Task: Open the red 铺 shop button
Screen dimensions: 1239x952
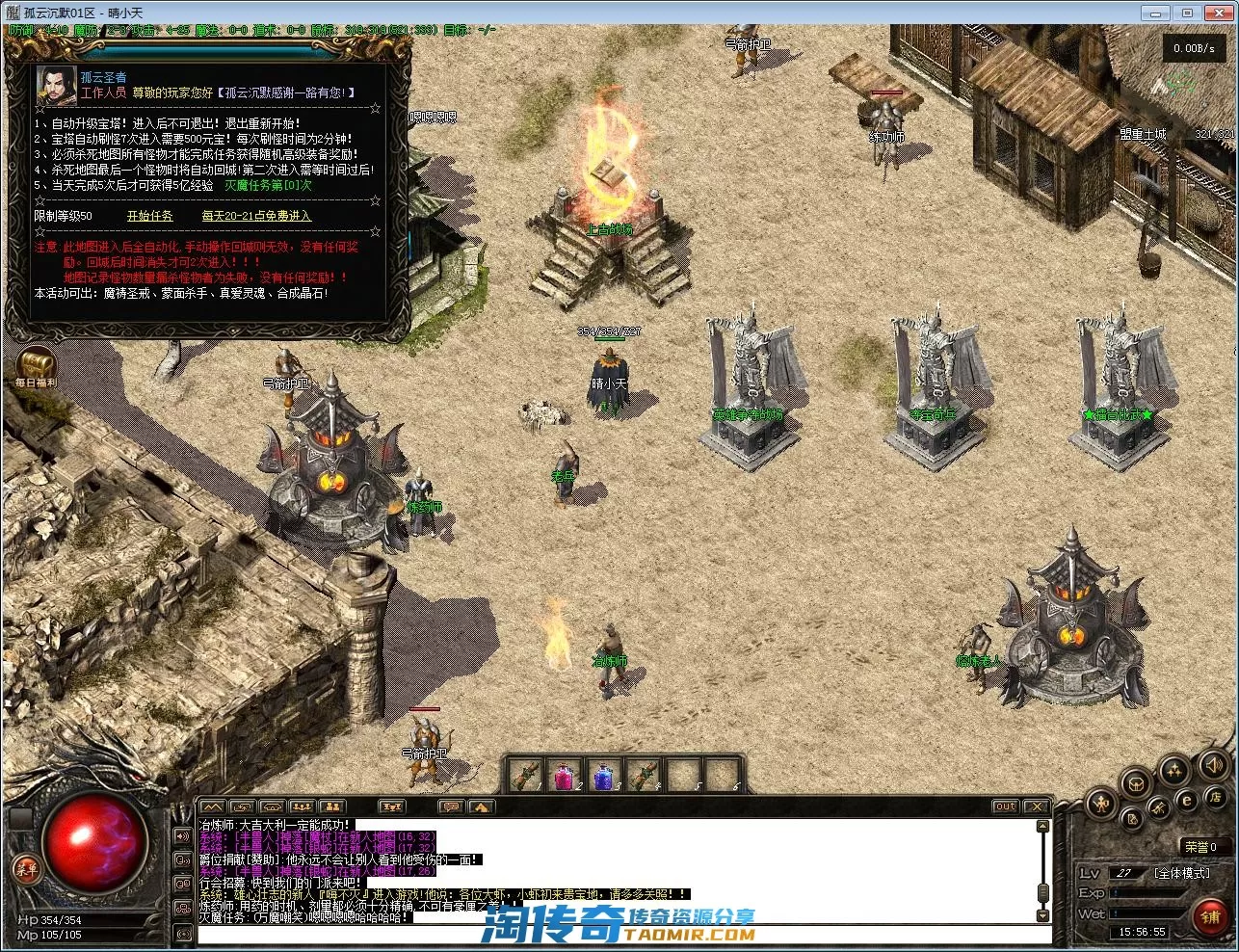Action: 1210,917
